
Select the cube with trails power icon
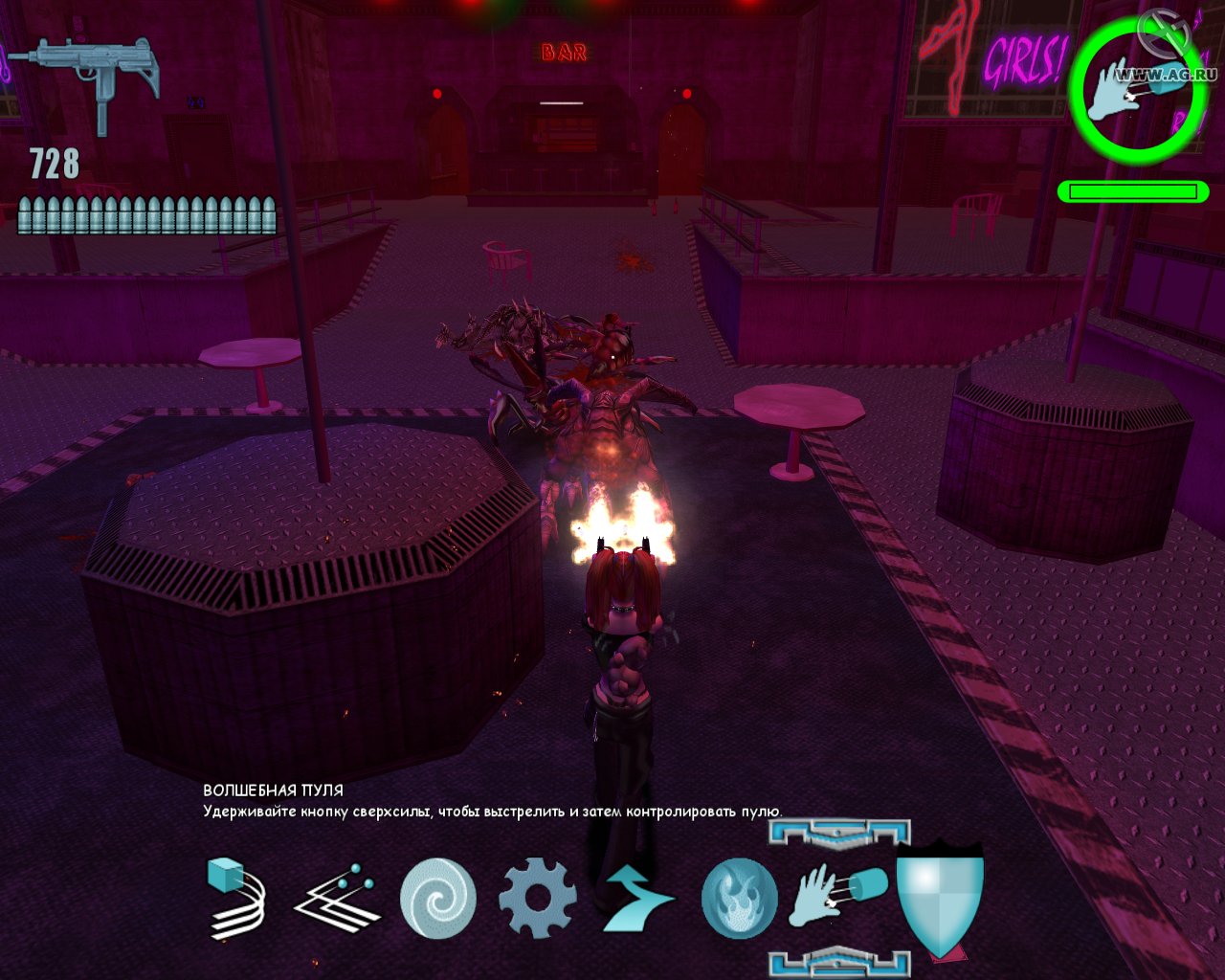(x=237, y=897)
